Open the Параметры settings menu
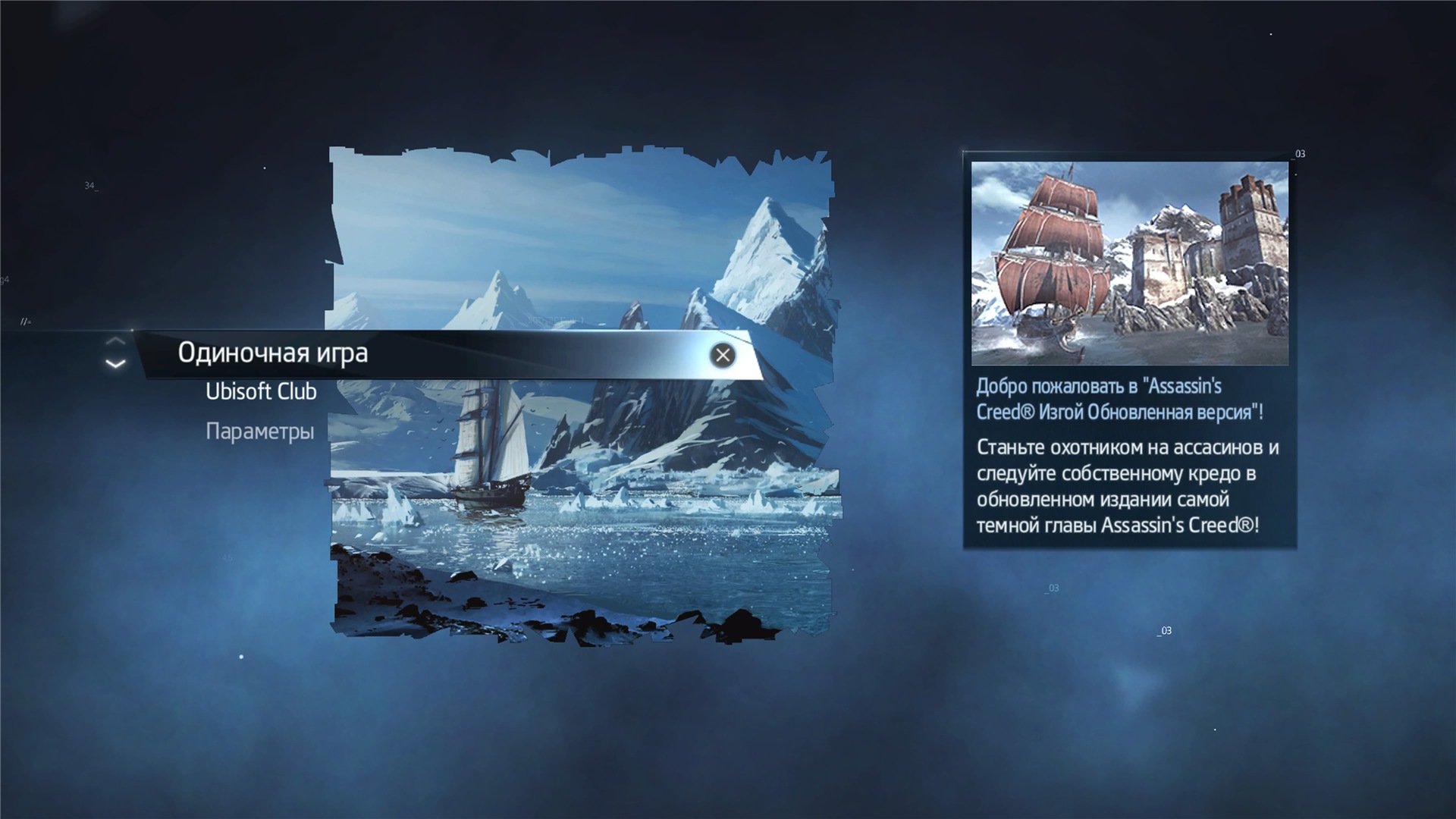This screenshot has height=819, width=1456. pyautogui.click(x=259, y=431)
